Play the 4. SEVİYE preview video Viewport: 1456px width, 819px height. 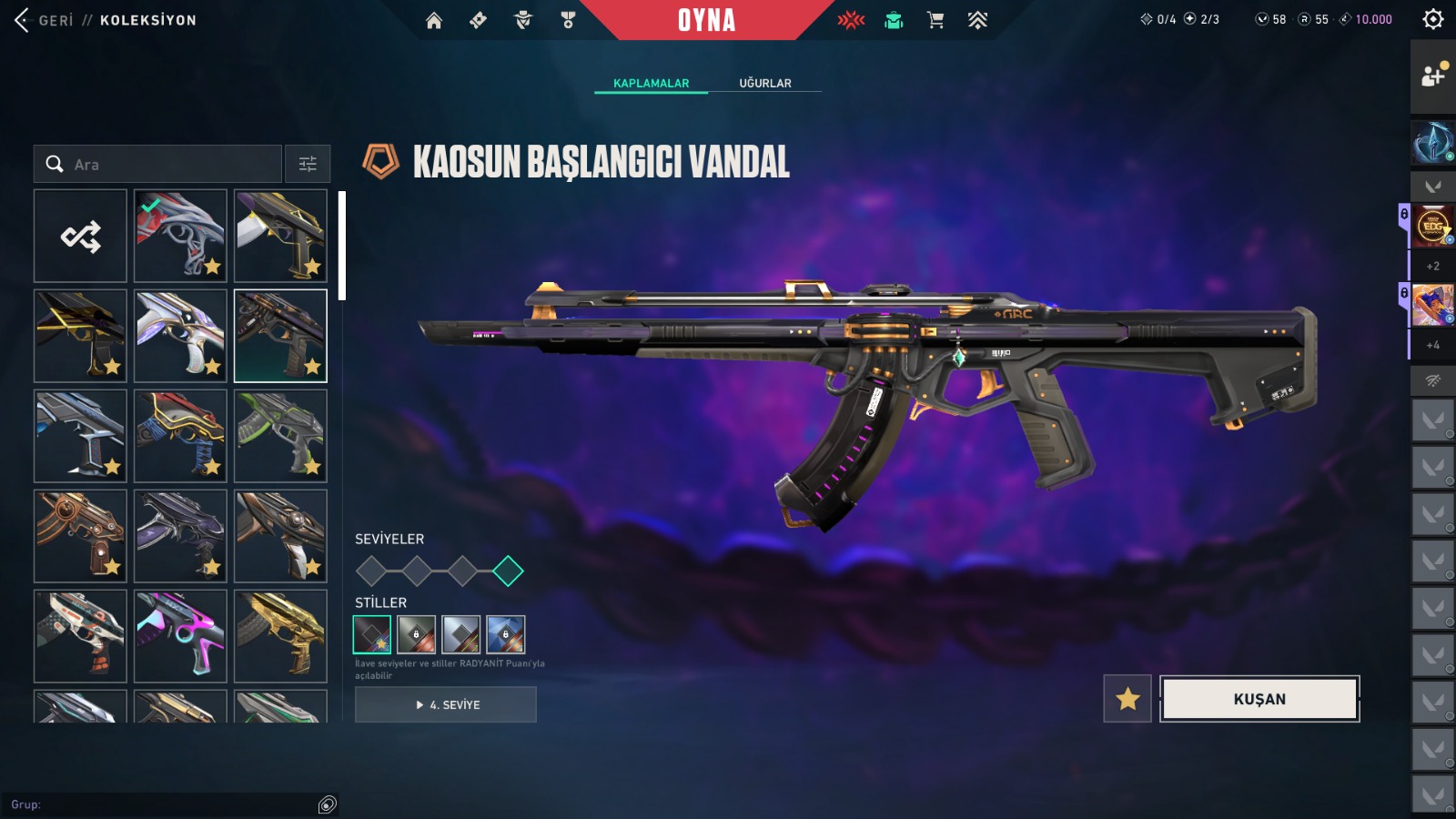tap(446, 705)
